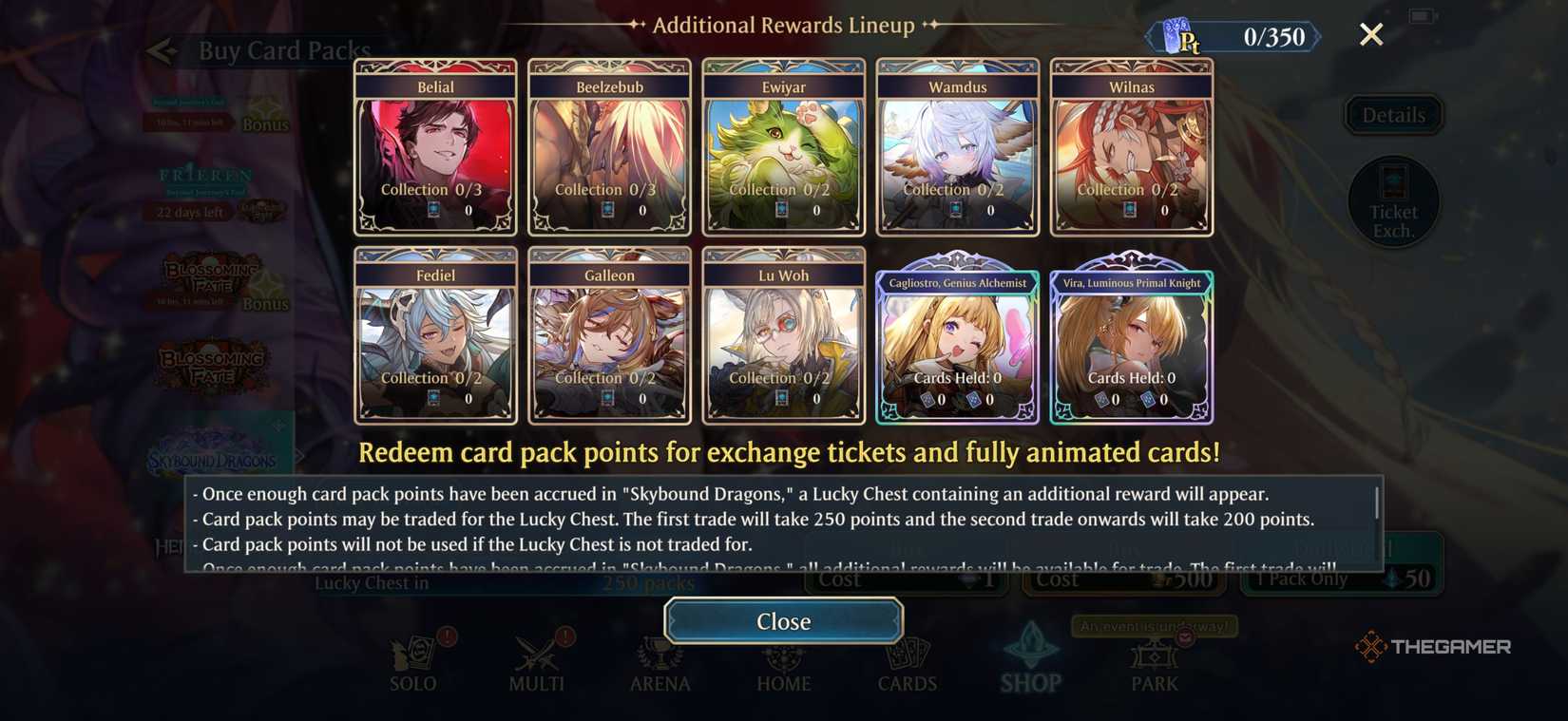Select Belial's collection card

coord(435,145)
